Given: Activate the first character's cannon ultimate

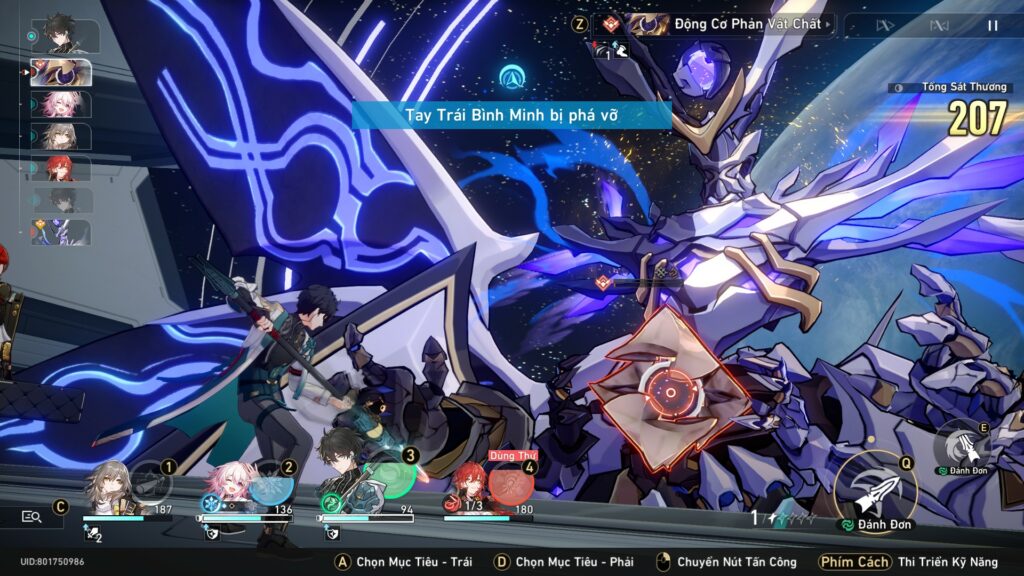Looking at the screenshot, I should pyautogui.click(x=151, y=485).
